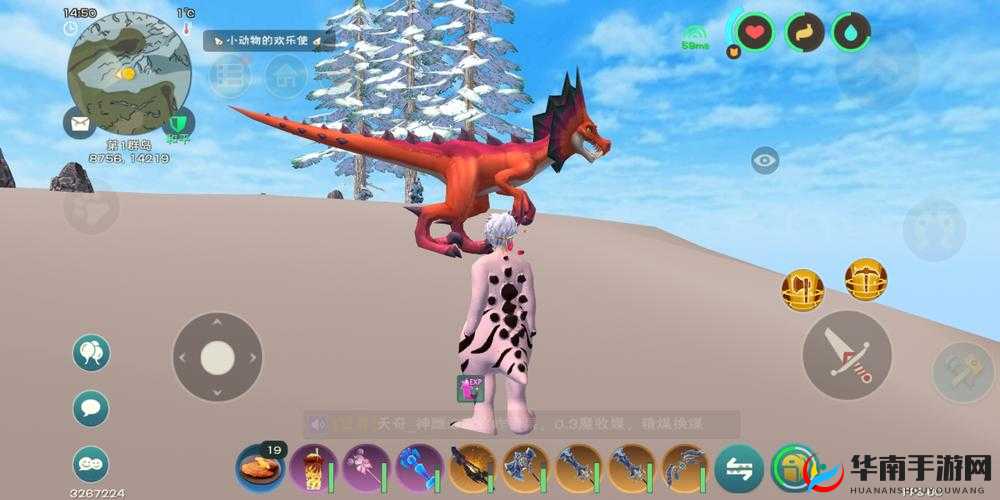This screenshot has height=500, width=1000.
Task: Select the food plate slot with 19
Action: click(260, 468)
